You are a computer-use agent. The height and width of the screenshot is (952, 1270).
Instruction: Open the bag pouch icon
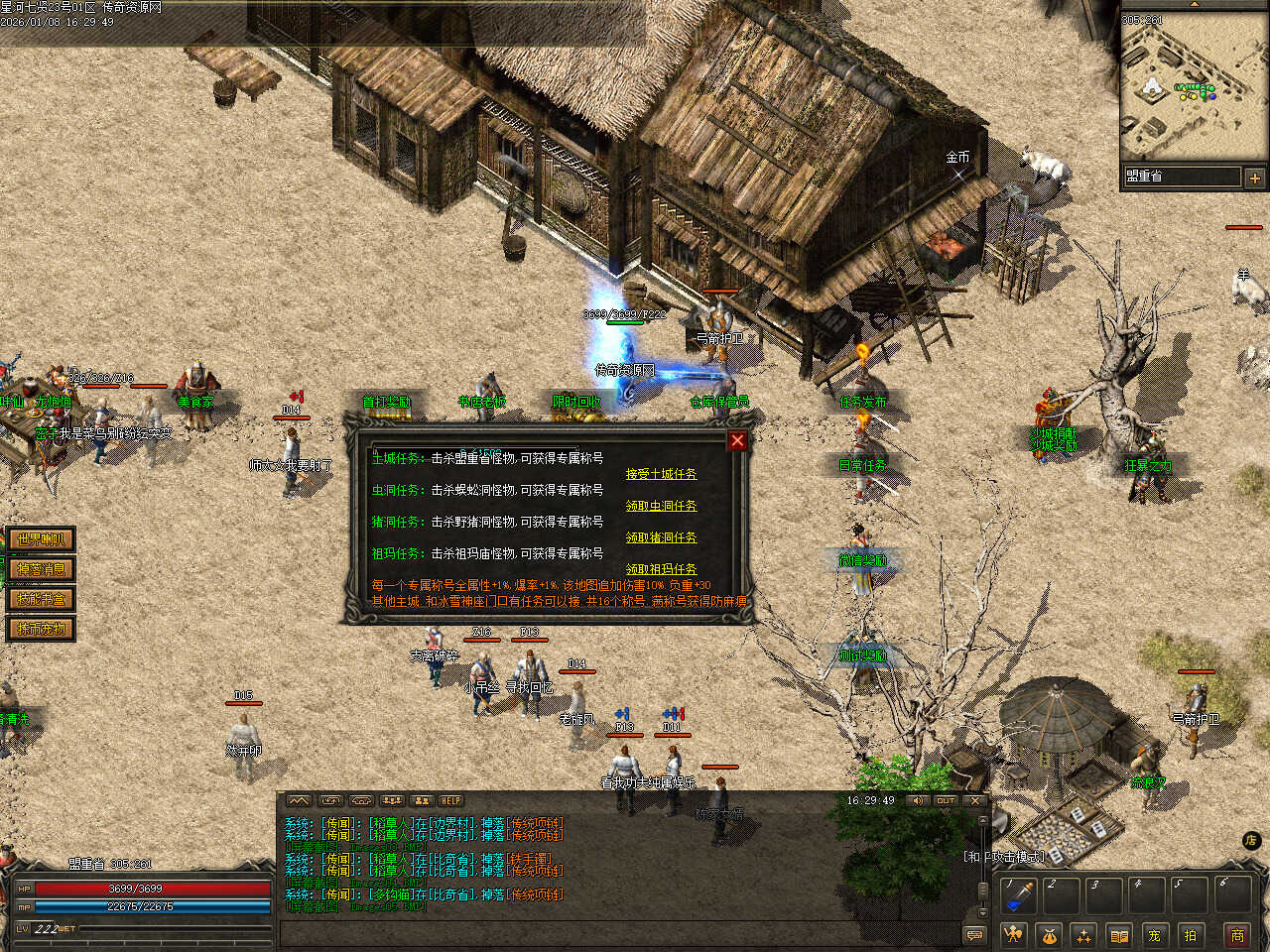[1048, 935]
